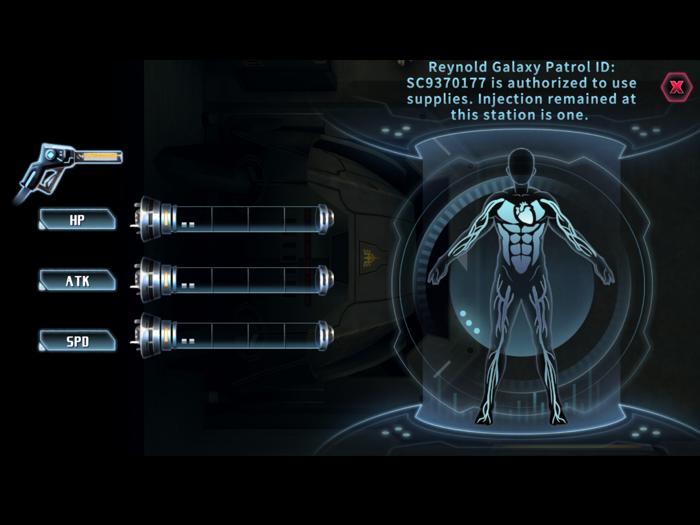Screen dimensions: 700x525
Task: Choose the ATK injection button
Action: coord(77,281)
